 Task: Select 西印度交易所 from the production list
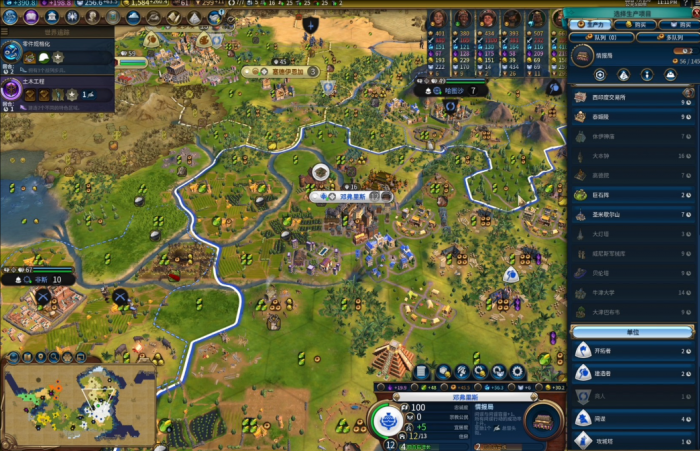(x=632, y=98)
